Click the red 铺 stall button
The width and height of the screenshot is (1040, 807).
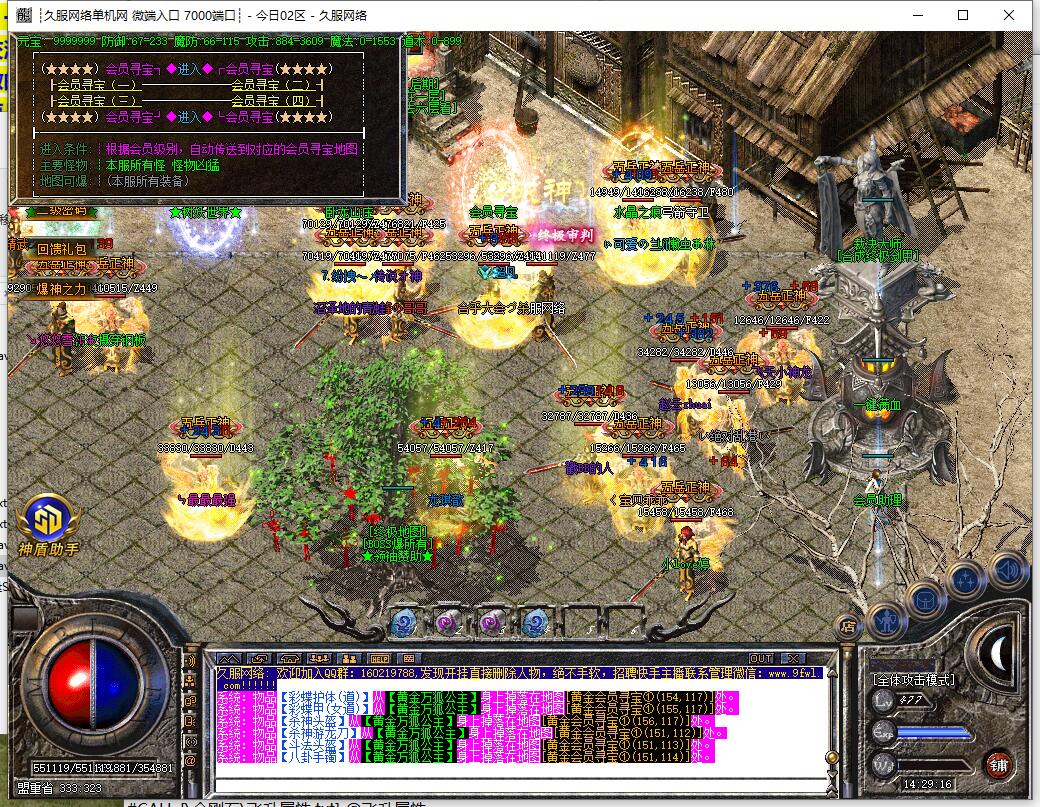(997, 765)
